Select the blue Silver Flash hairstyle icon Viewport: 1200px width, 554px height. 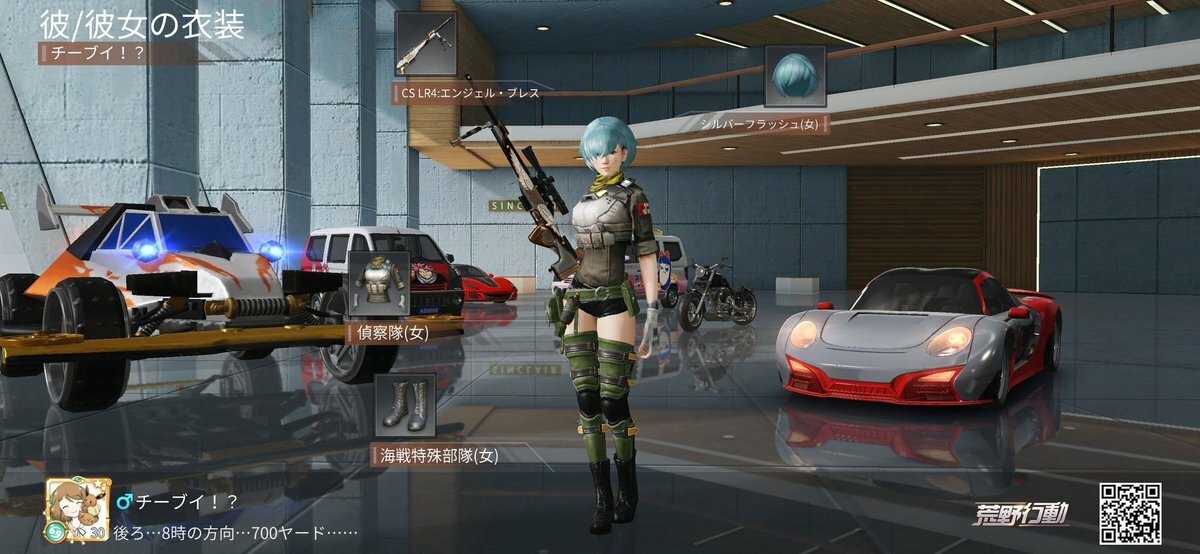tap(795, 76)
